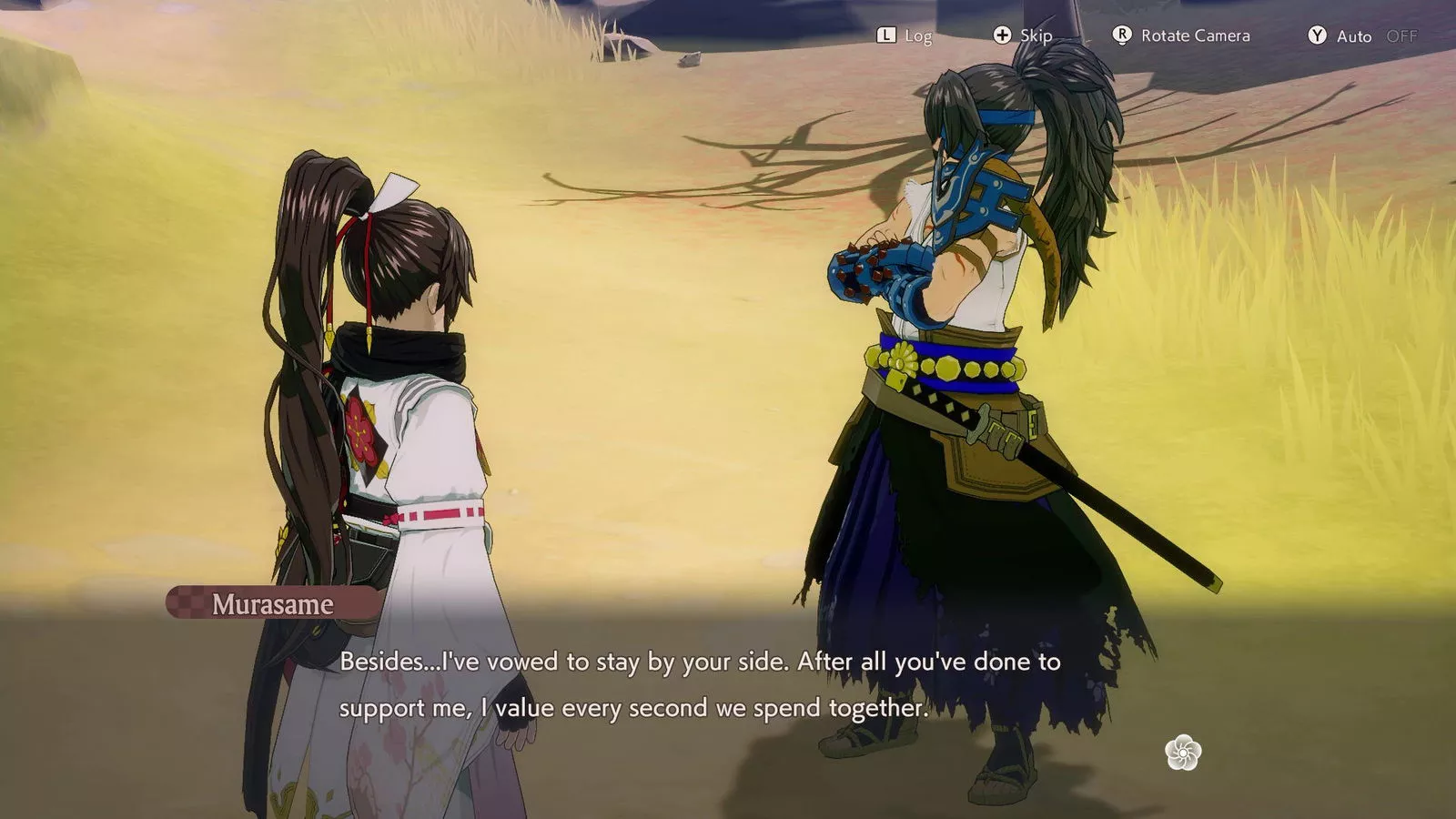This screenshot has width=1456, height=819.
Task: Click the flower auto-advance icon in dialogue box
Action: coord(1185,753)
